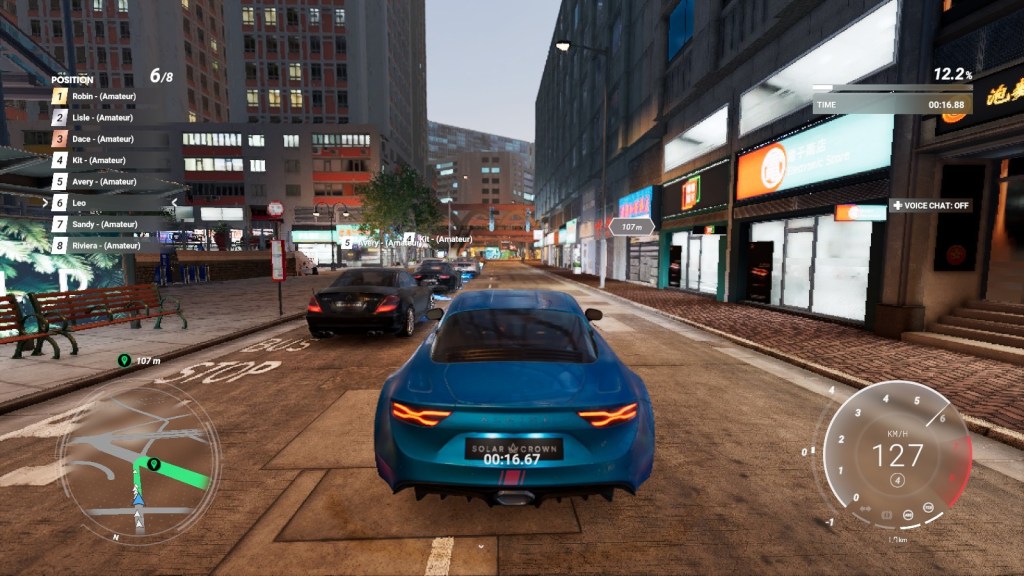1024x576 pixels.
Task: Click the green checkpoint marker on the minimap
Action: 154,464
